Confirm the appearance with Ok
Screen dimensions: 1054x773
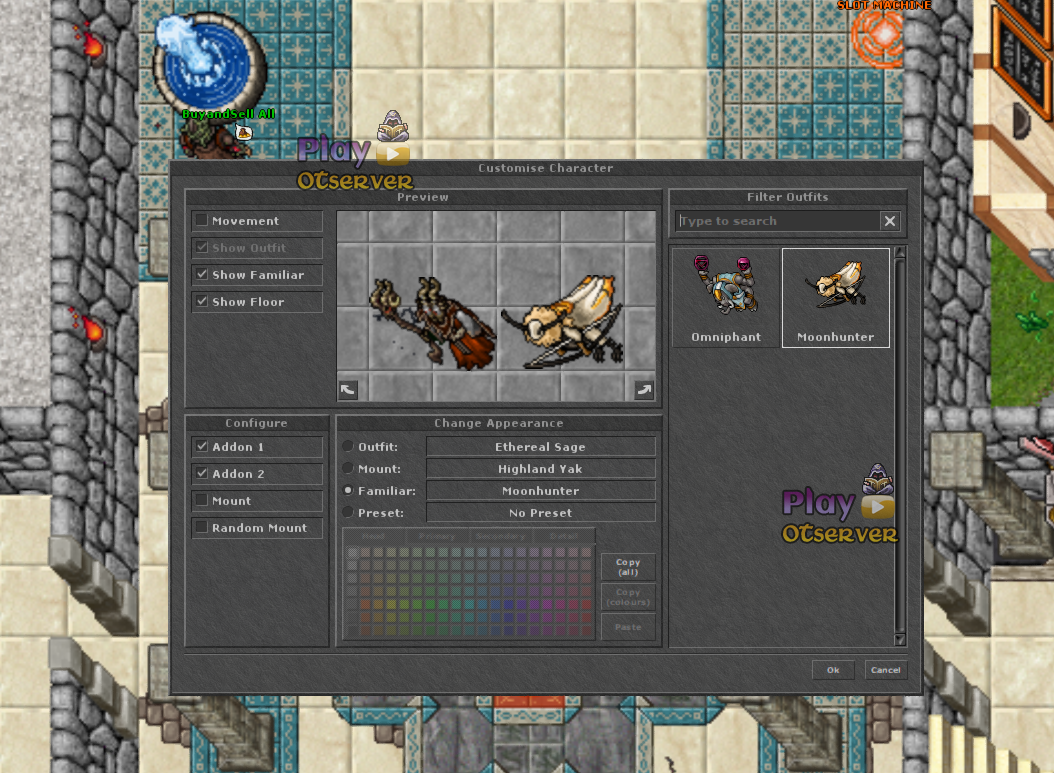point(833,670)
